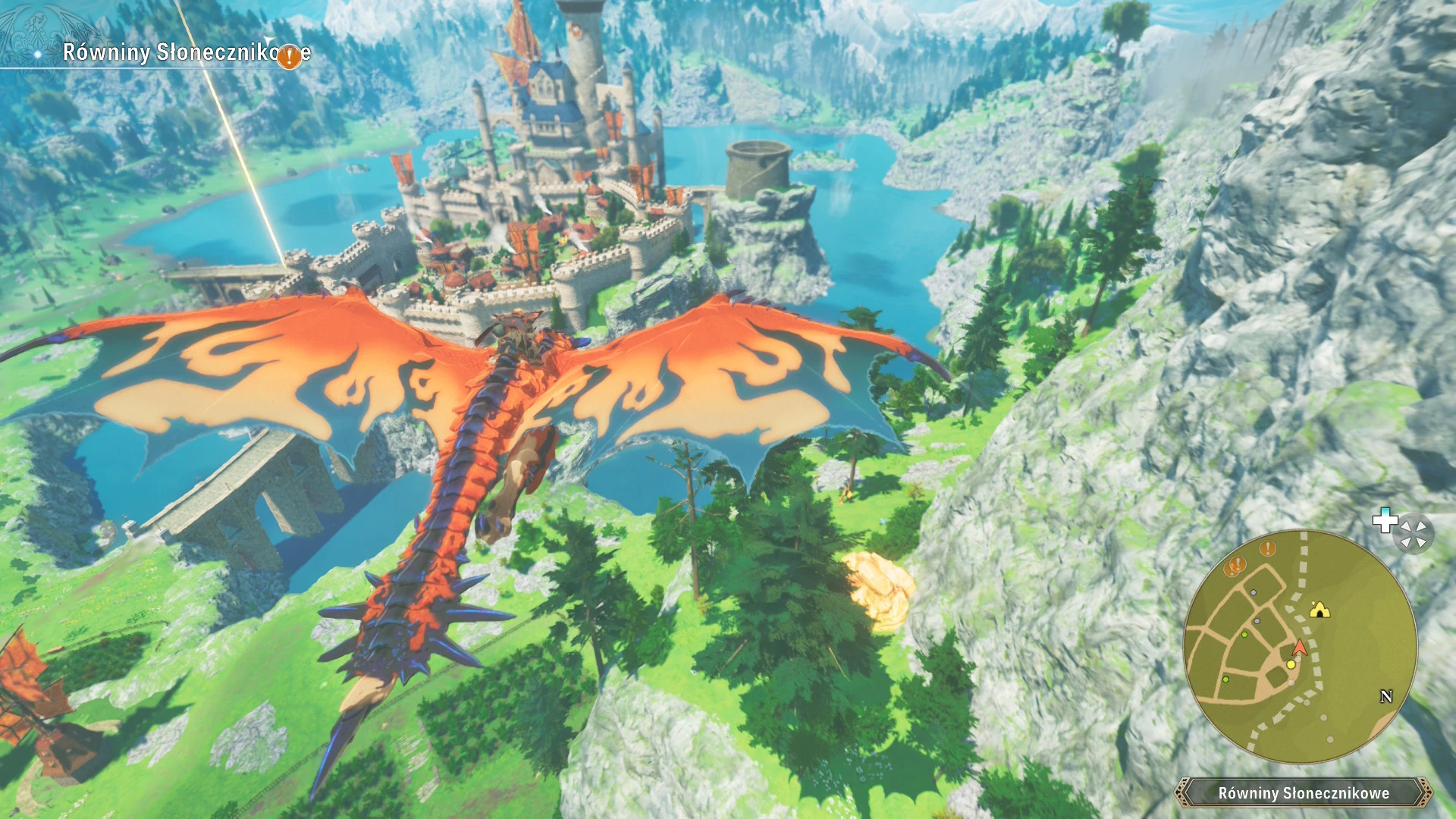
Task: Click the red player arrow on the minimap
Action: (1300, 647)
